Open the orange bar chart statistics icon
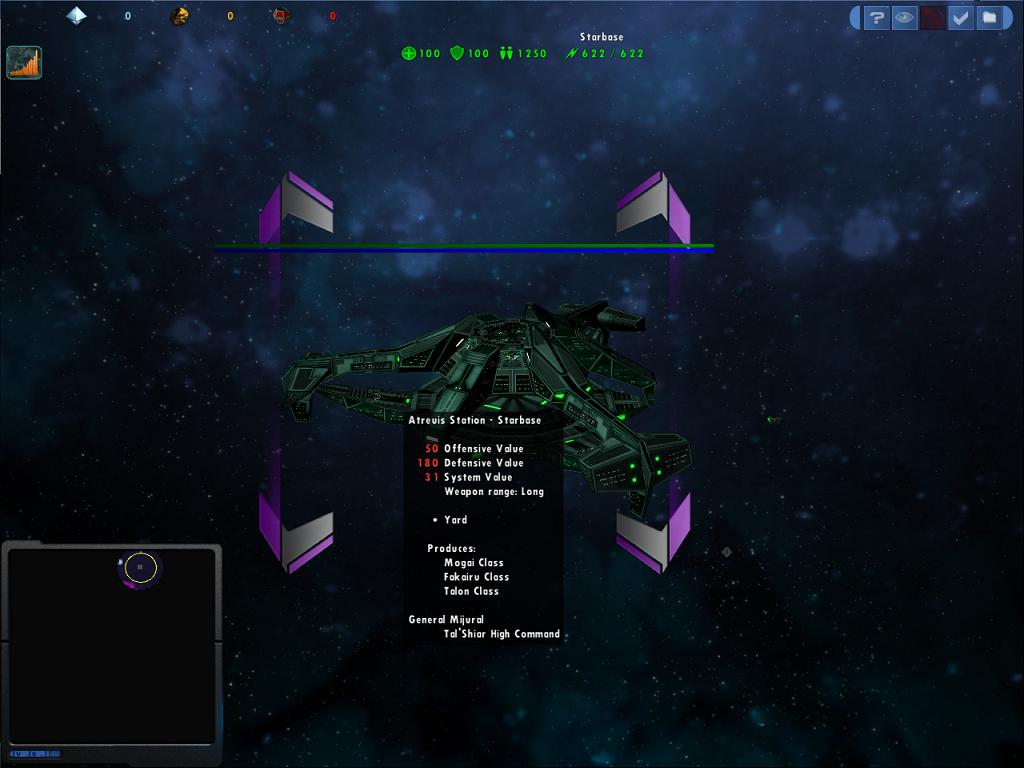The height and width of the screenshot is (768, 1024). coord(24,62)
